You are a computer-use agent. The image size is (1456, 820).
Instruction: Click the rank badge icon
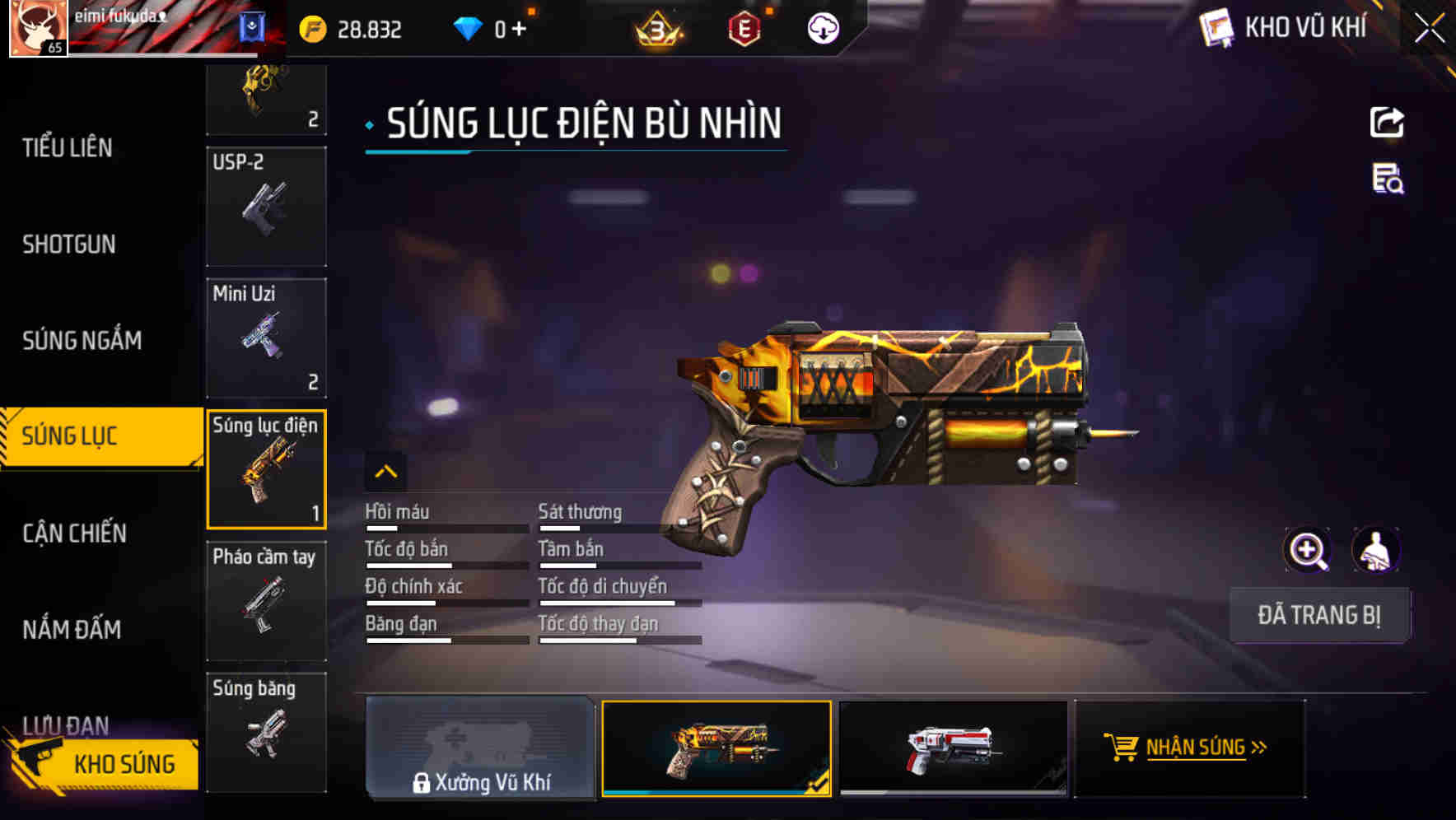pyautogui.click(x=660, y=30)
